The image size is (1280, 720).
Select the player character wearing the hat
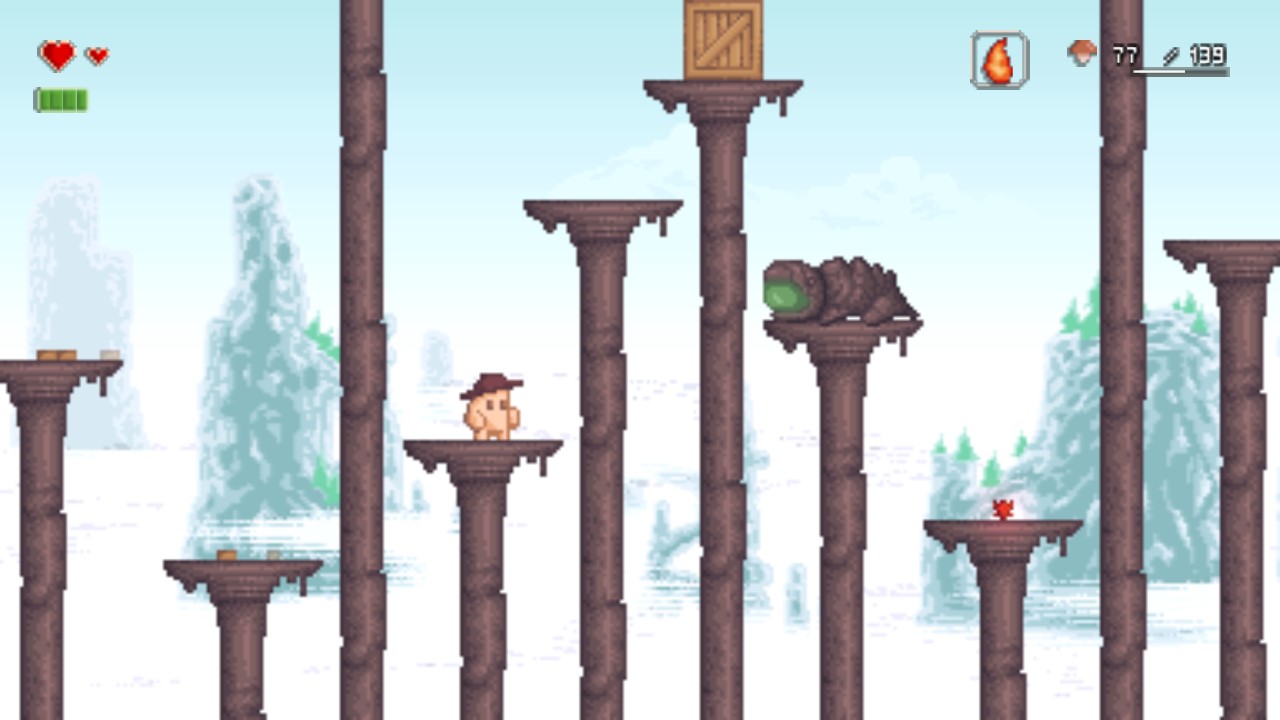click(x=491, y=410)
